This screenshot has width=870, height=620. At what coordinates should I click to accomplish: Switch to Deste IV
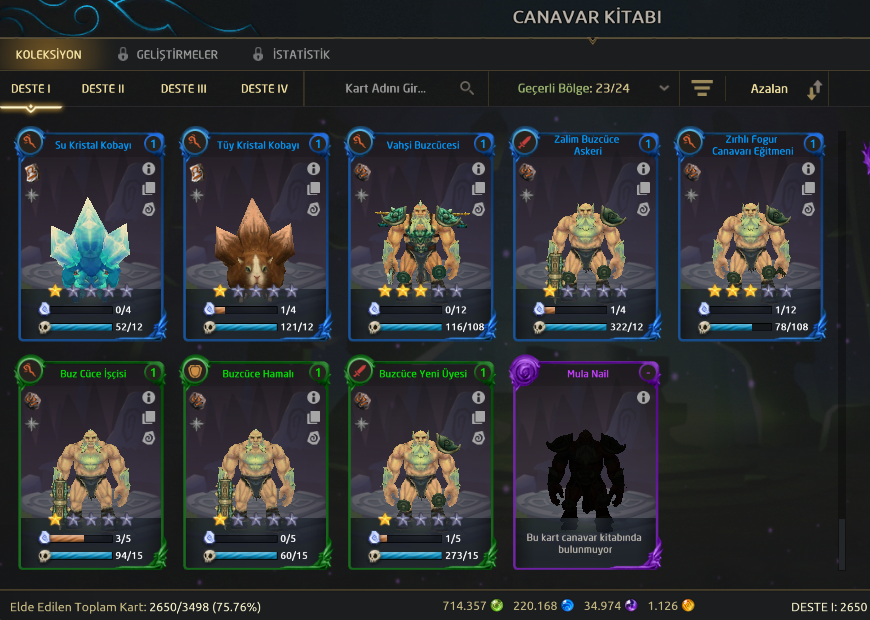coord(264,89)
